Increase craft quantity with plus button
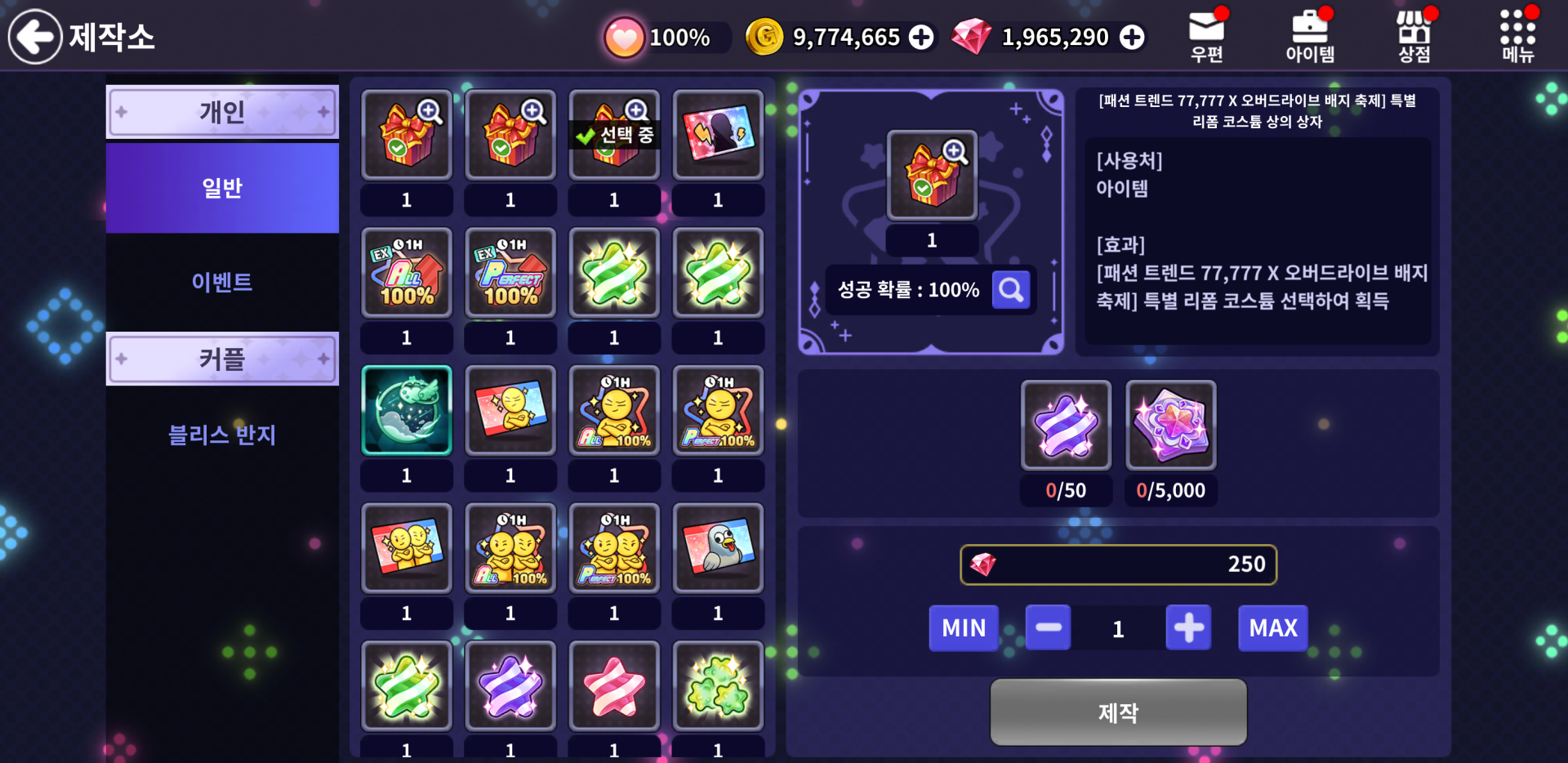Image resolution: width=1568 pixels, height=763 pixels. click(x=1188, y=628)
